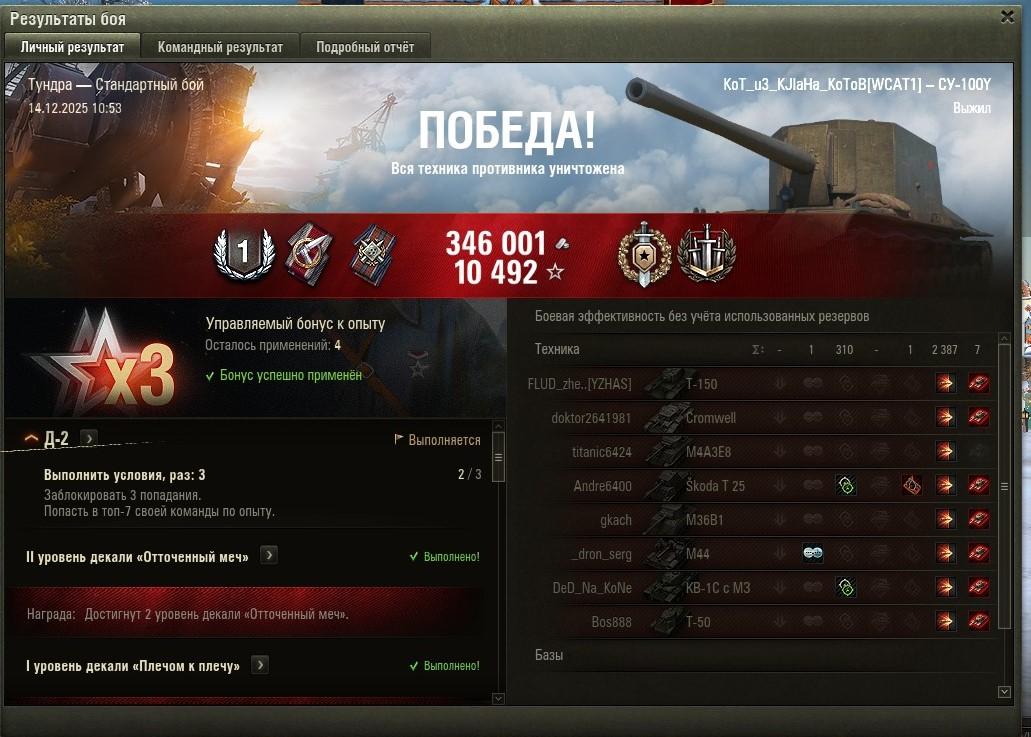
Task: Click the rank 1 laurel badge
Action: click(243, 254)
